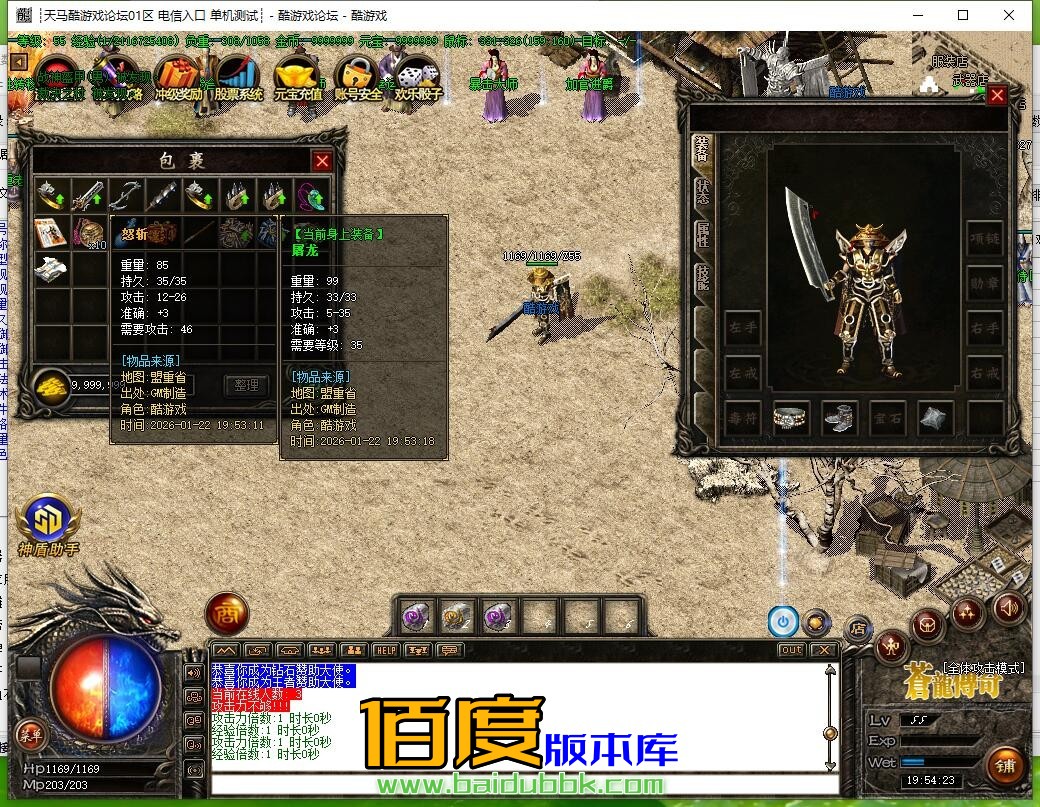Close the 包裹 inventory window
Screen dimensions: 1040x807
point(322,161)
